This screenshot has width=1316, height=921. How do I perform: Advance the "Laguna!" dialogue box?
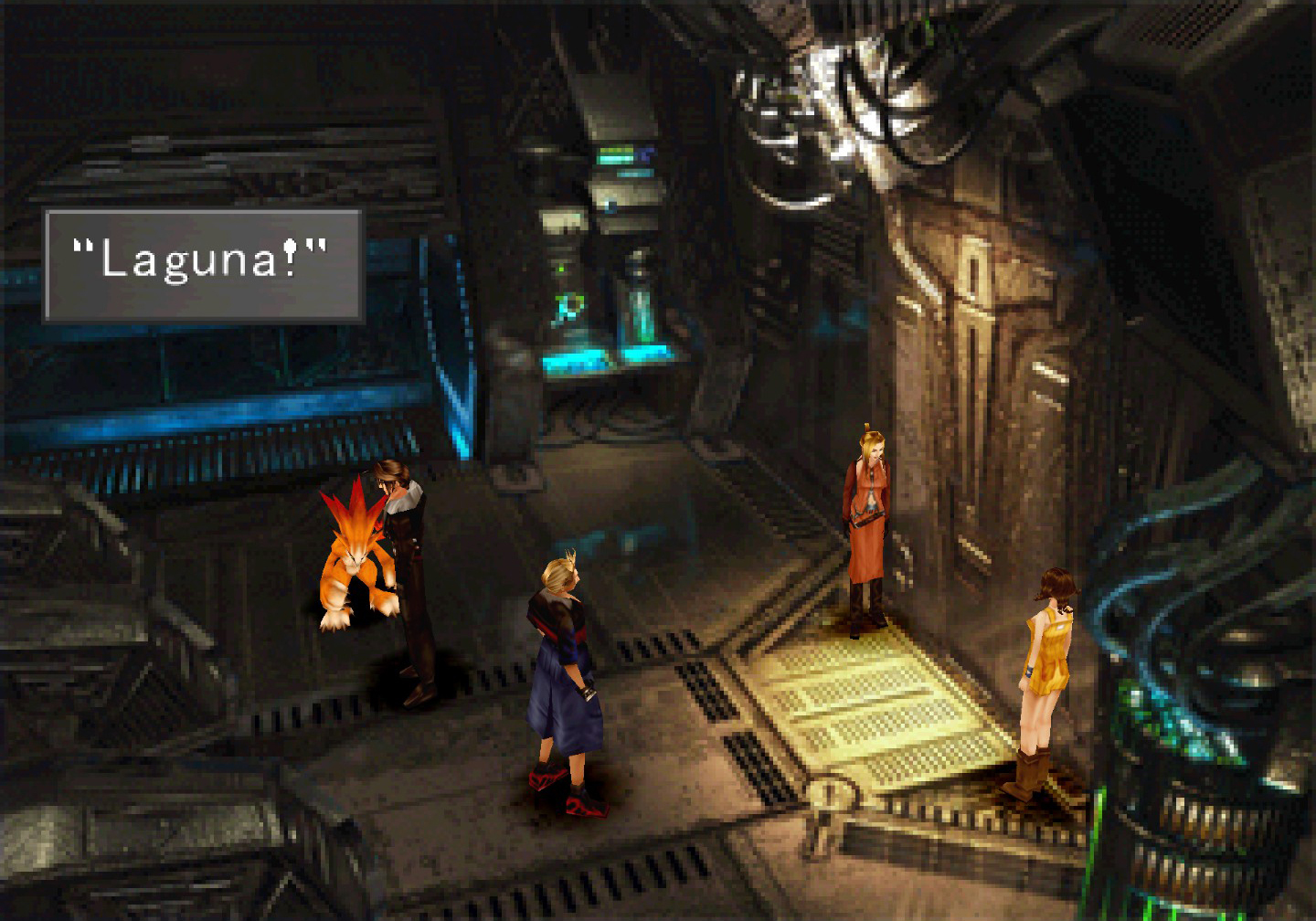point(203,265)
